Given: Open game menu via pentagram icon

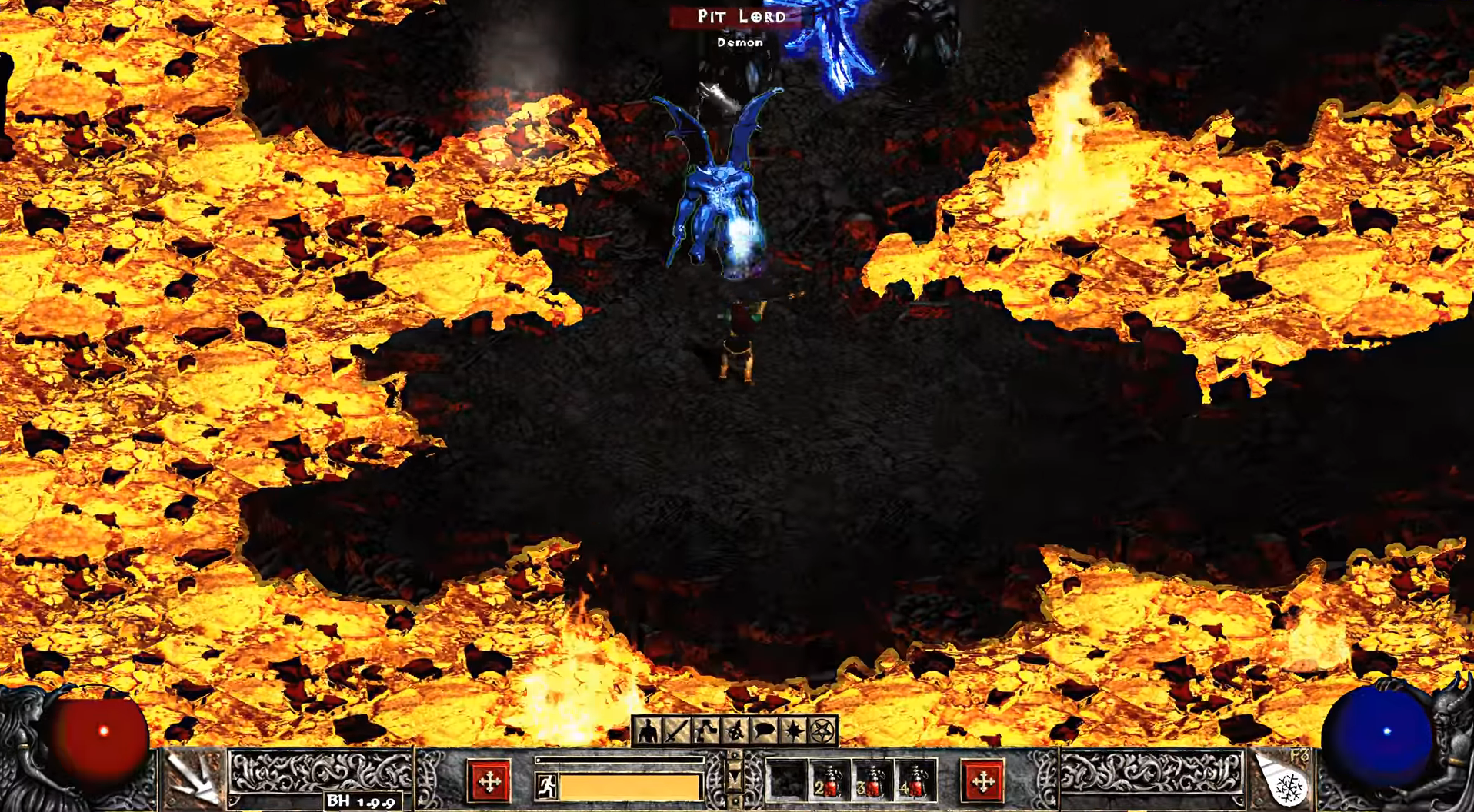Looking at the screenshot, I should point(822,731).
